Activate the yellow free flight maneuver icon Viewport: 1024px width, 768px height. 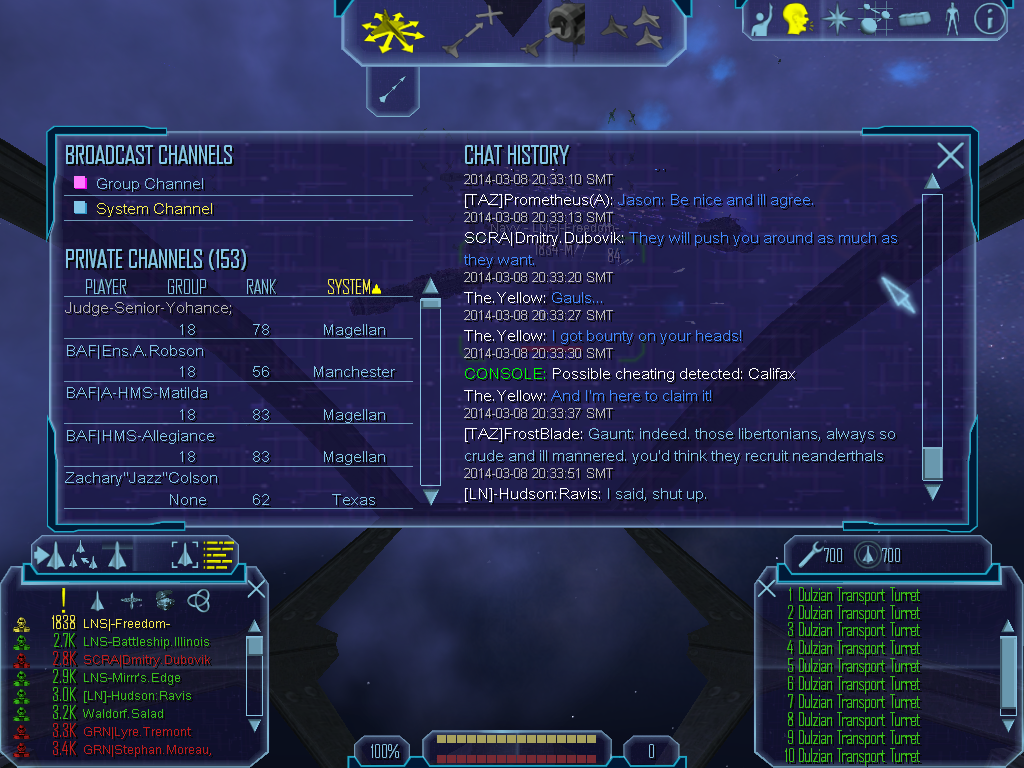(392, 29)
